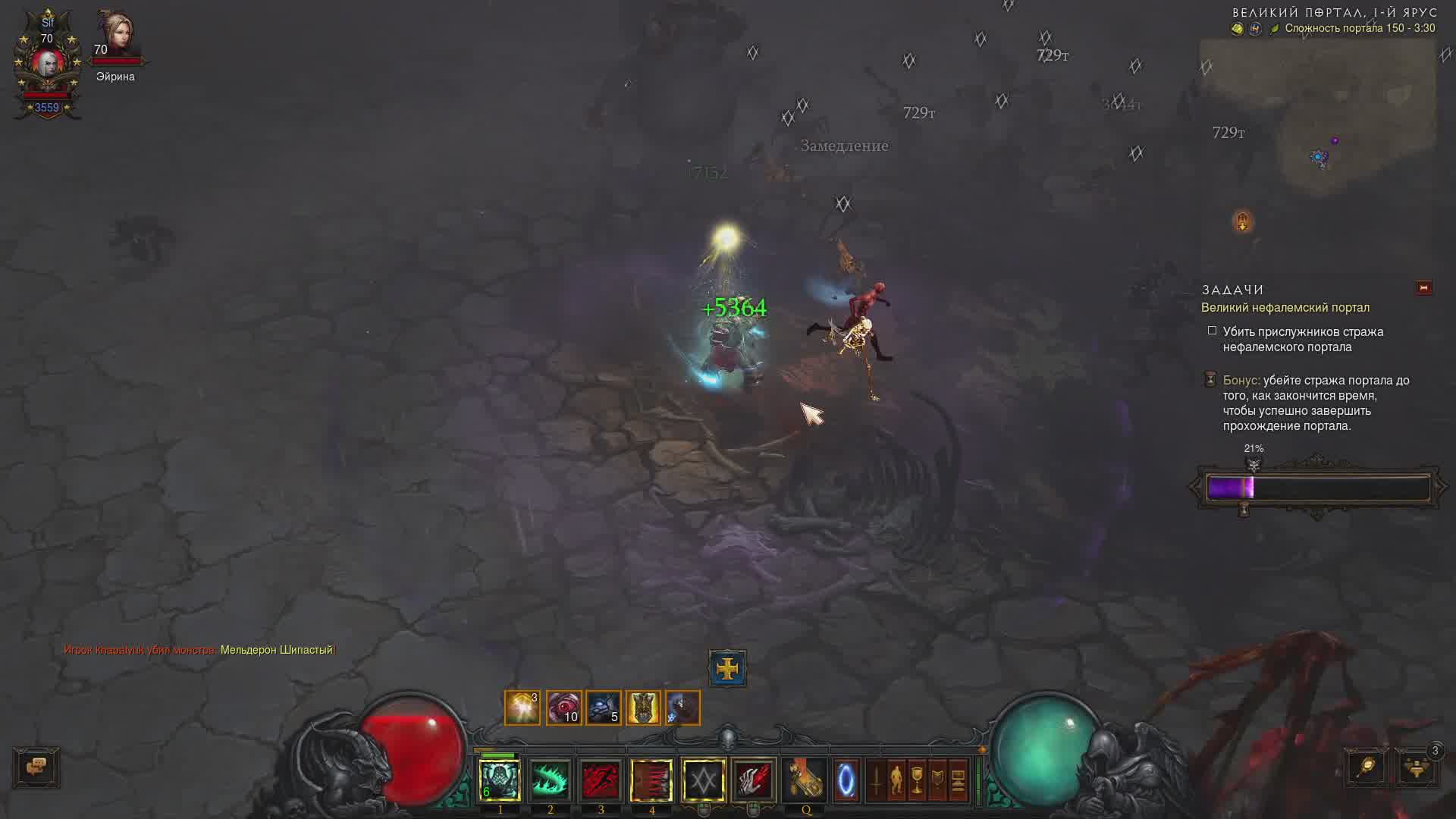Click the red eye buff with 10 stacks
The height and width of the screenshot is (819, 1456).
pyautogui.click(x=563, y=708)
